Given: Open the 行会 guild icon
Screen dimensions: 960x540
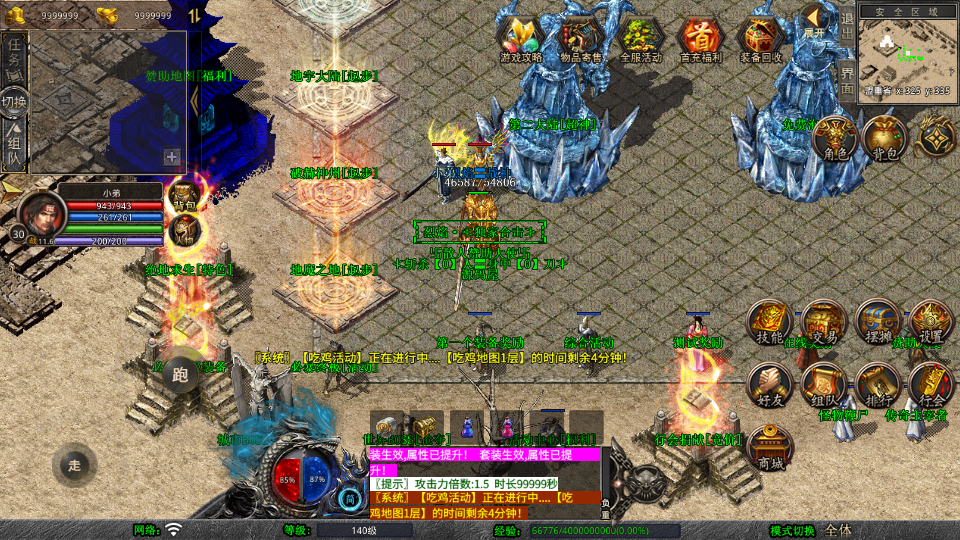Looking at the screenshot, I should click(932, 385).
